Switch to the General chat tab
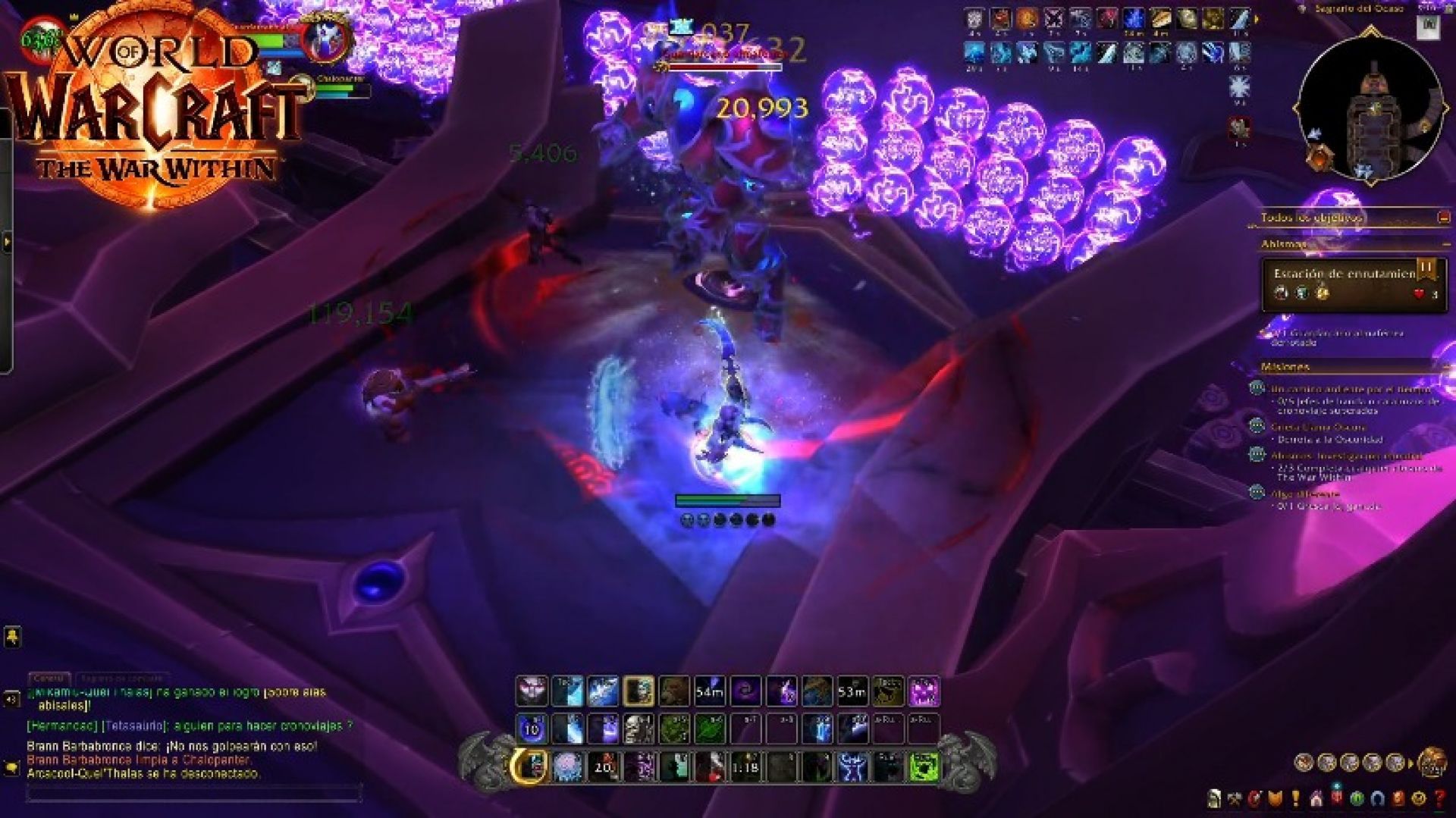 49,678
